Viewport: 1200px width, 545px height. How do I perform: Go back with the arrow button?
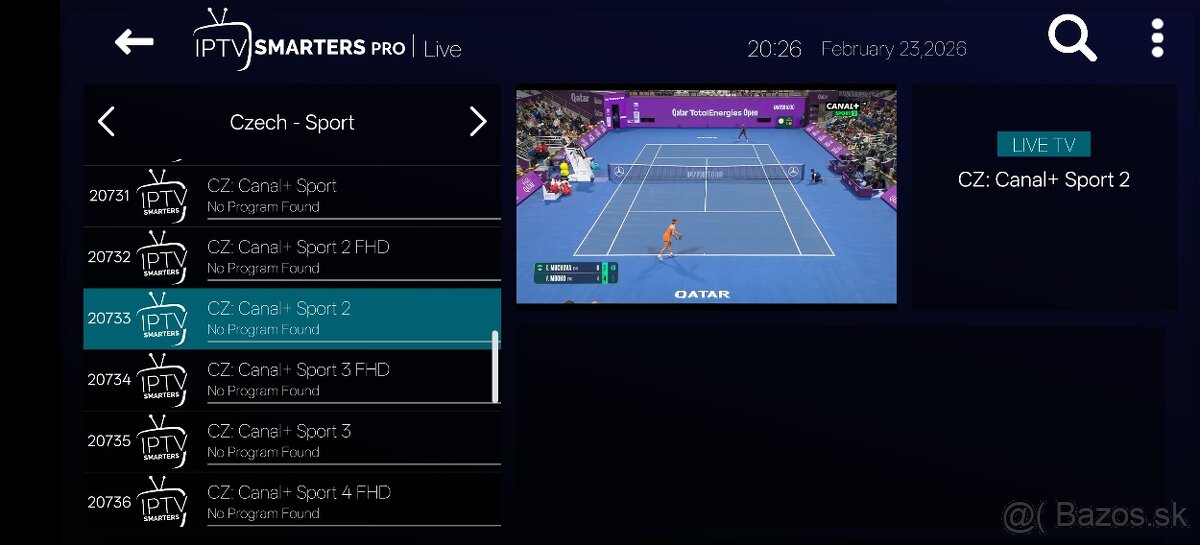134,42
